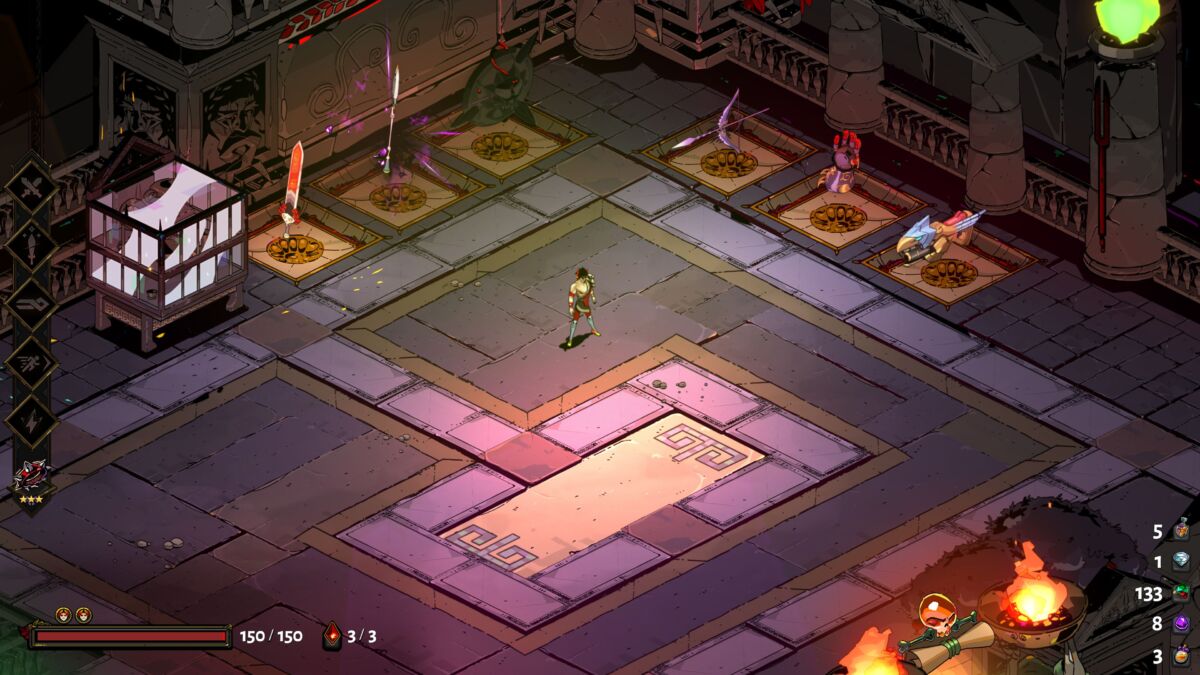Image resolution: width=1200 pixels, height=675 pixels.
Task: Click the red bloodstone cast ammo icon
Action: coord(332,636)
